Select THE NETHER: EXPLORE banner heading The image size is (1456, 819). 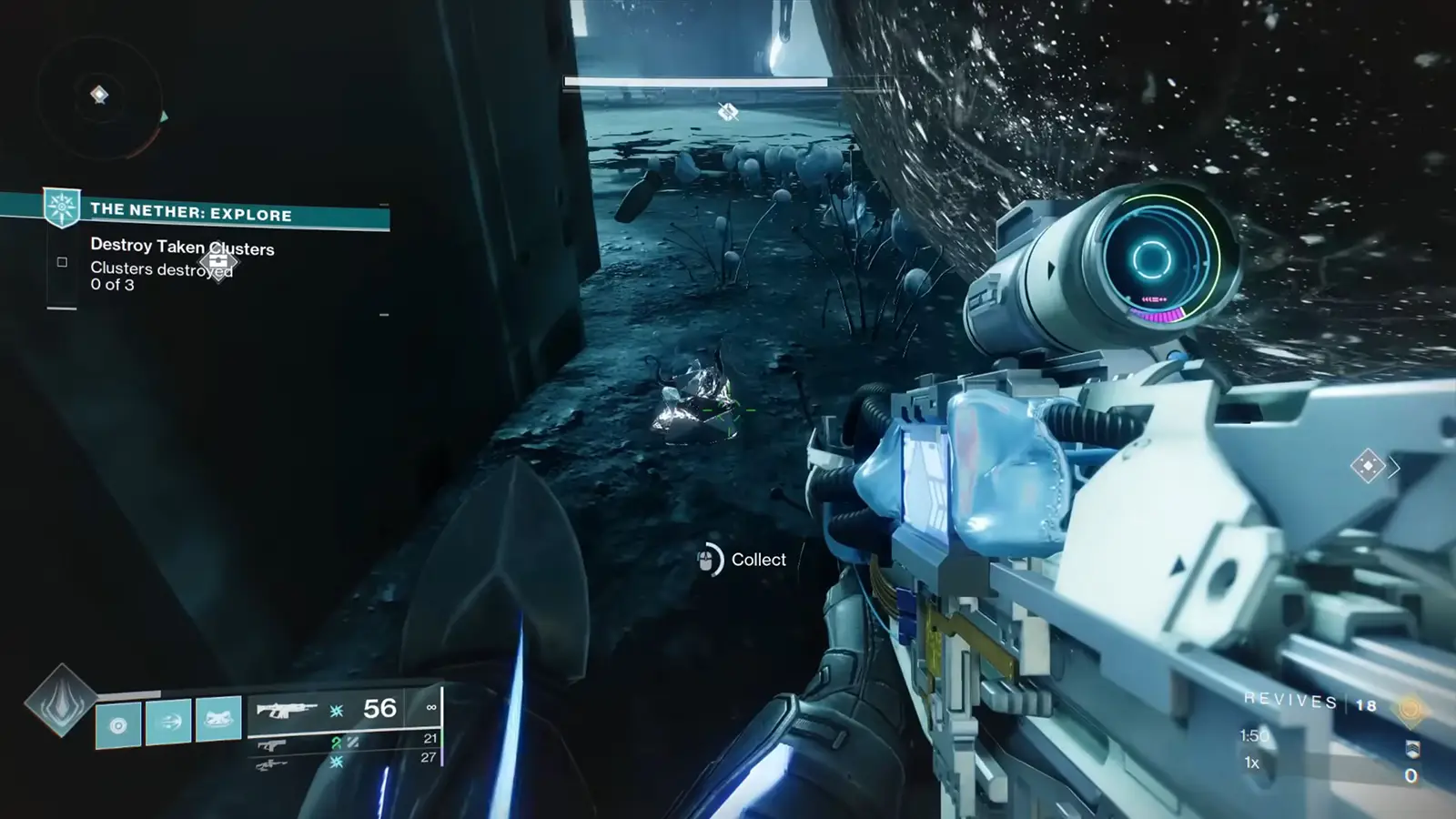(x=189, y=215)
